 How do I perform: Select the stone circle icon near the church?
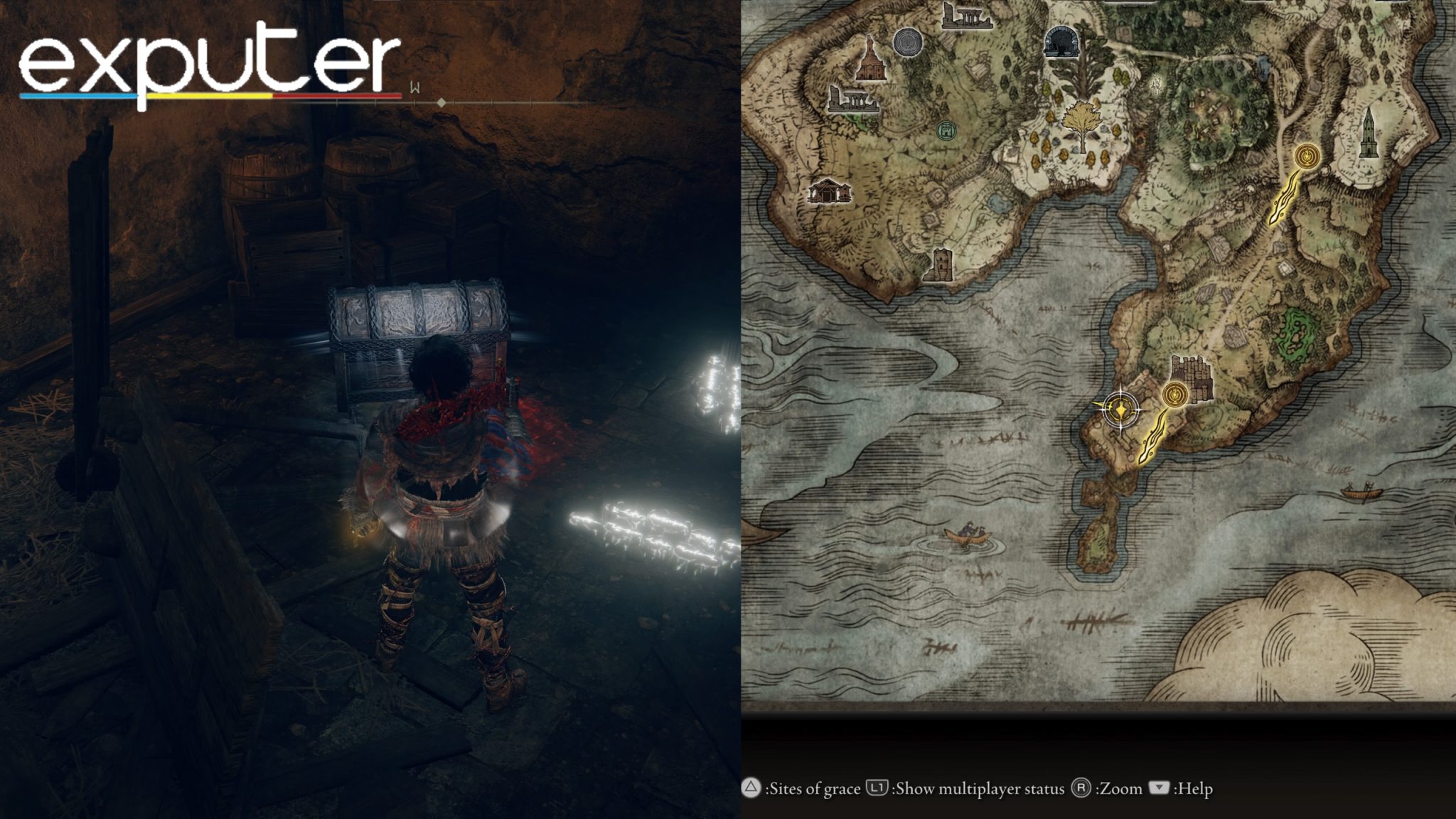coord(907,43)
